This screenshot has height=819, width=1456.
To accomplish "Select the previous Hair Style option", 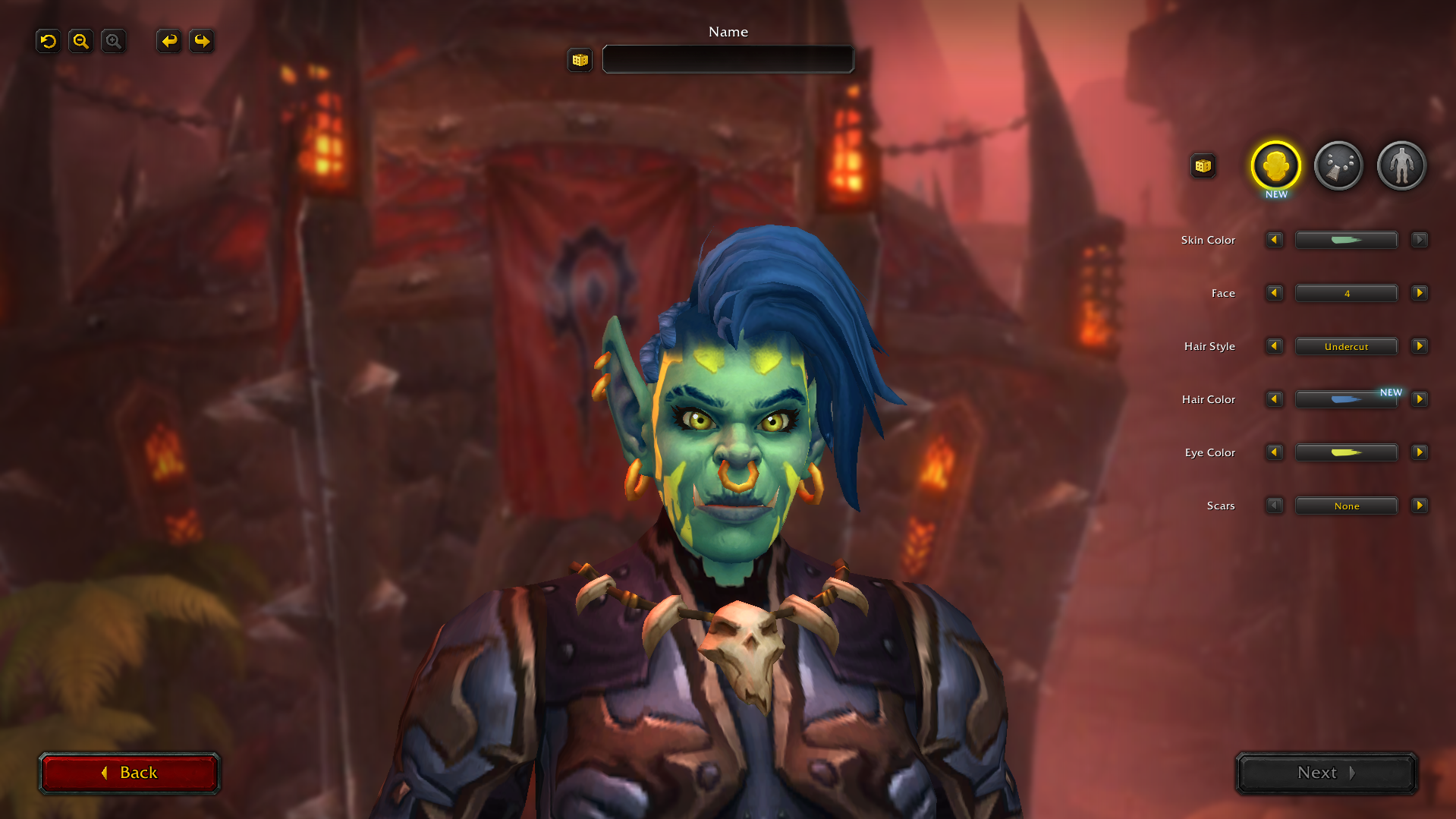I will (1274, 346).
